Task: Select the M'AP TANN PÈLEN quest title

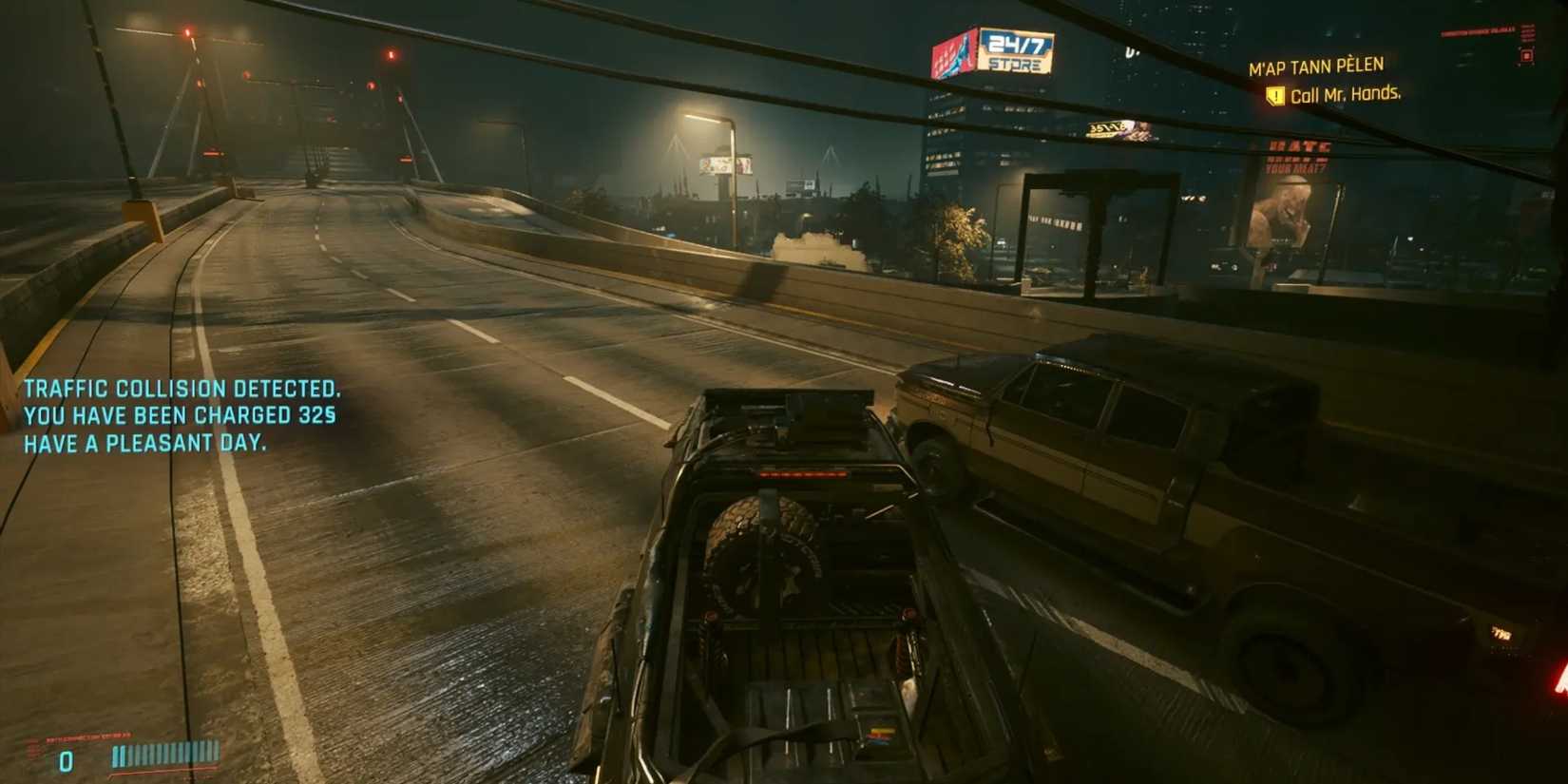Action: [x=1317, y=65]
